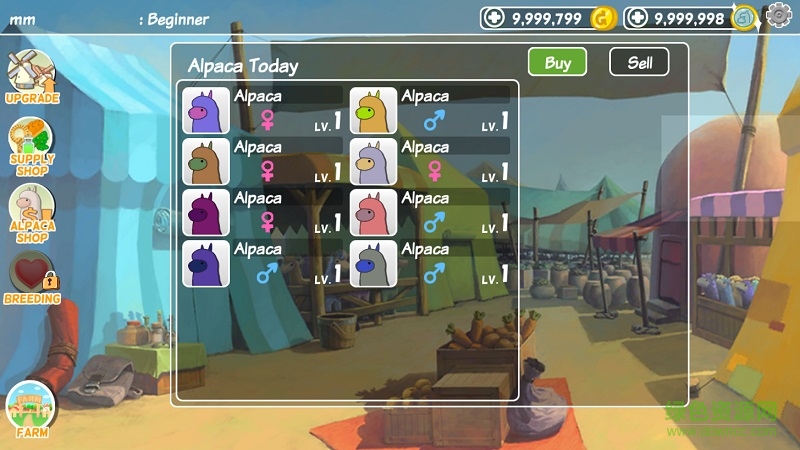The height and width of the screenshot is (450, 800).
Task: Switch to the Buy tab
Action: point(557,62)
